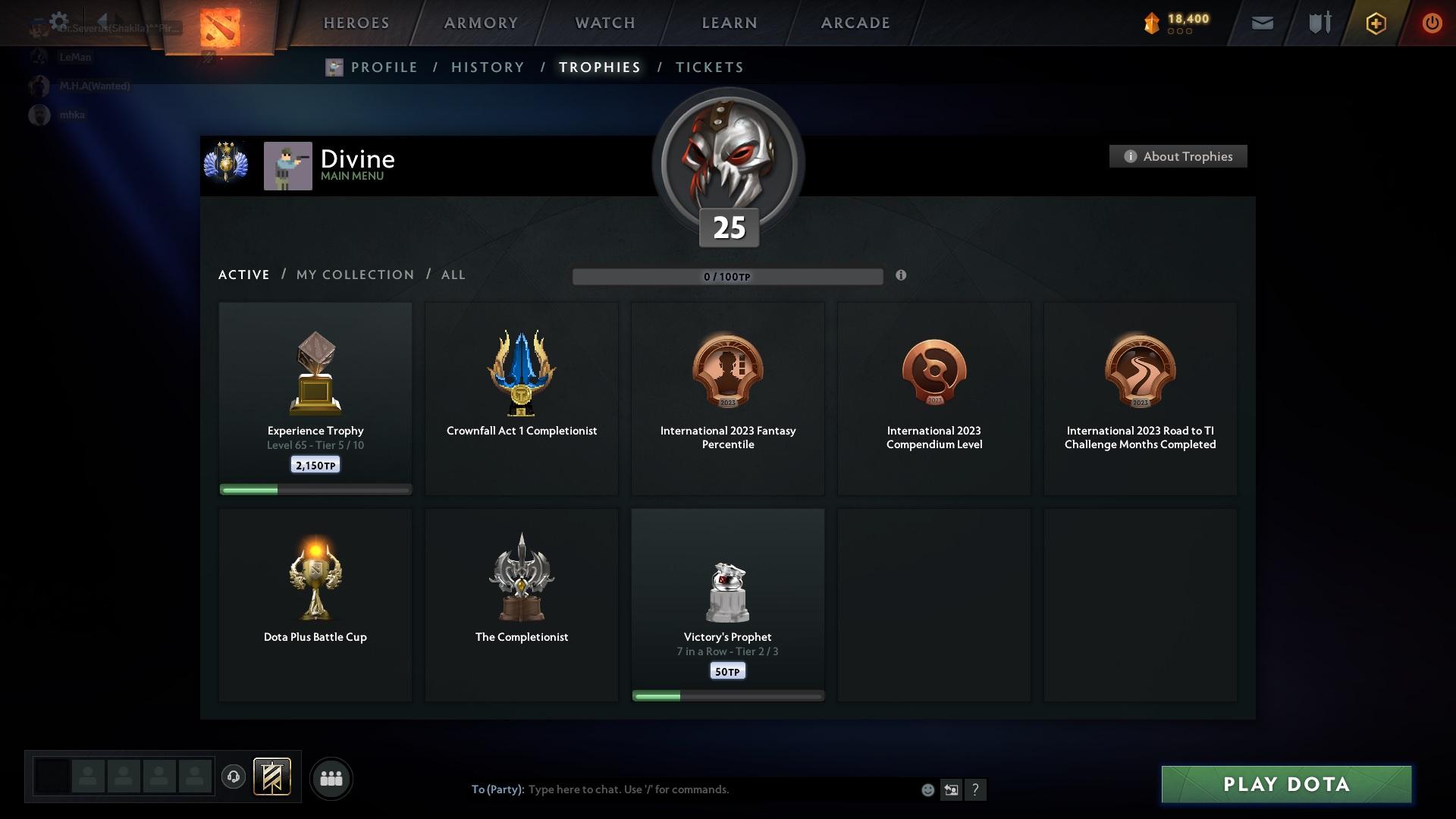
Task: Switch to the TICKETS tab
Action: [708, 67]
